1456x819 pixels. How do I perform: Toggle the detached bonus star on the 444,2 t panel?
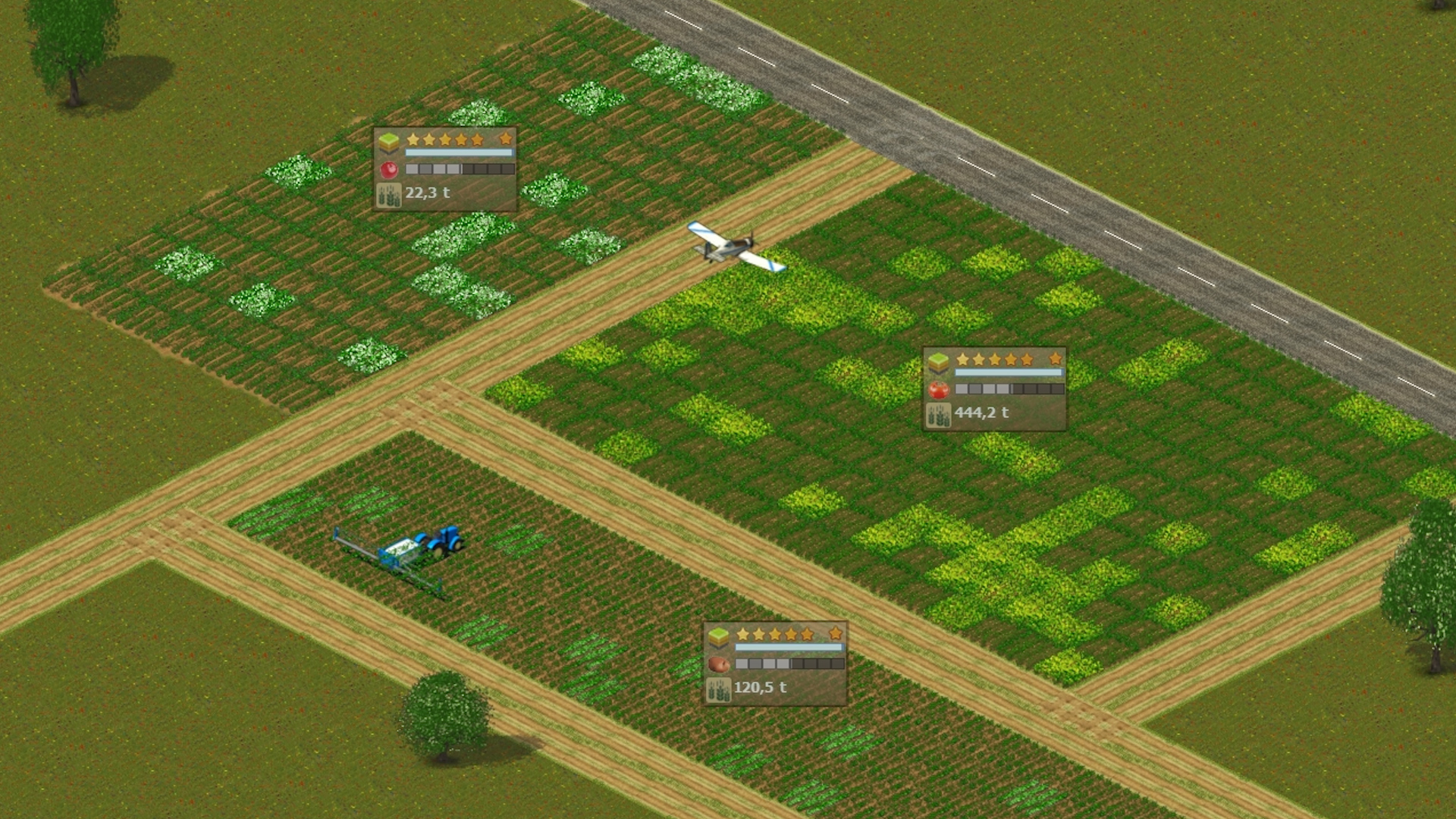tap(1055, 361)
